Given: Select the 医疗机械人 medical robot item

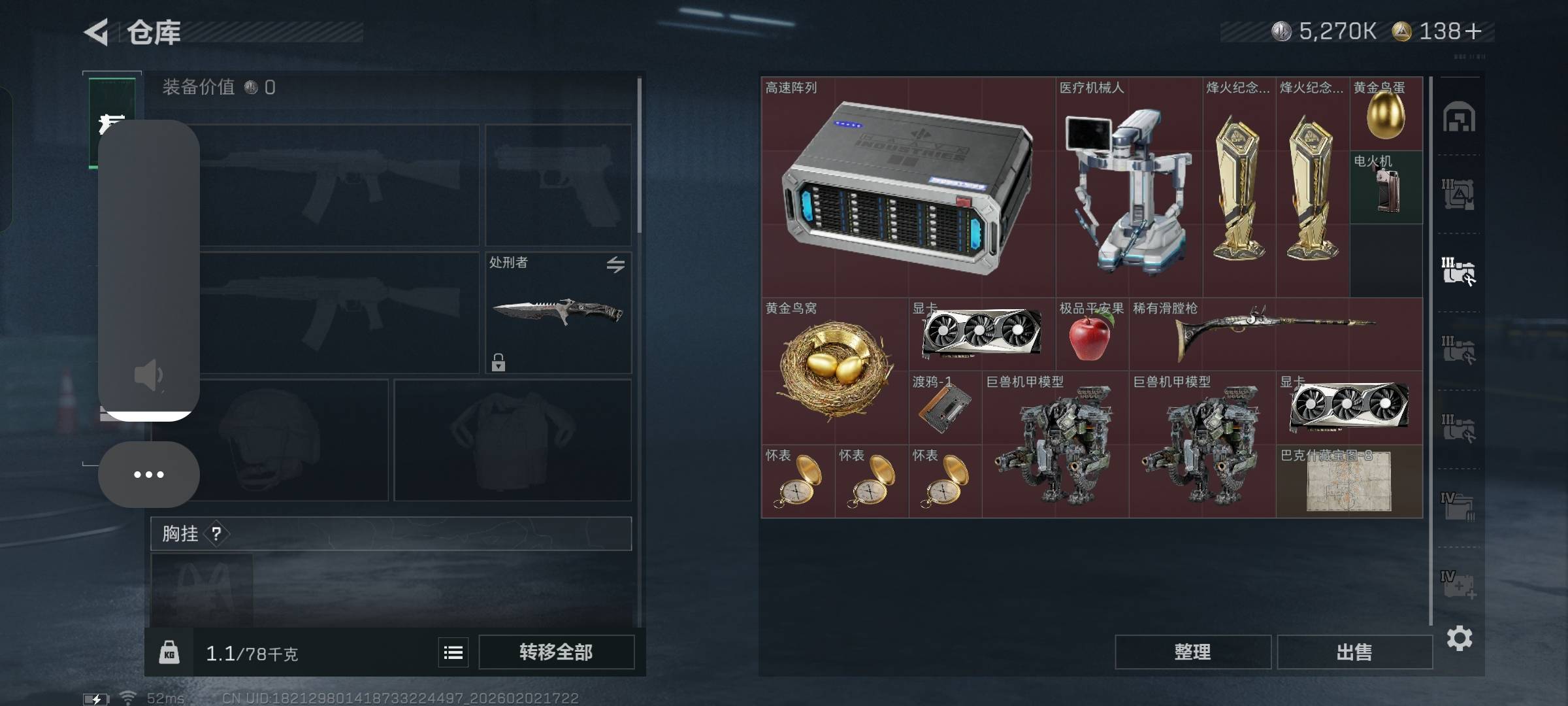Looking at the screenshot, I should [x=1129, y=187].
